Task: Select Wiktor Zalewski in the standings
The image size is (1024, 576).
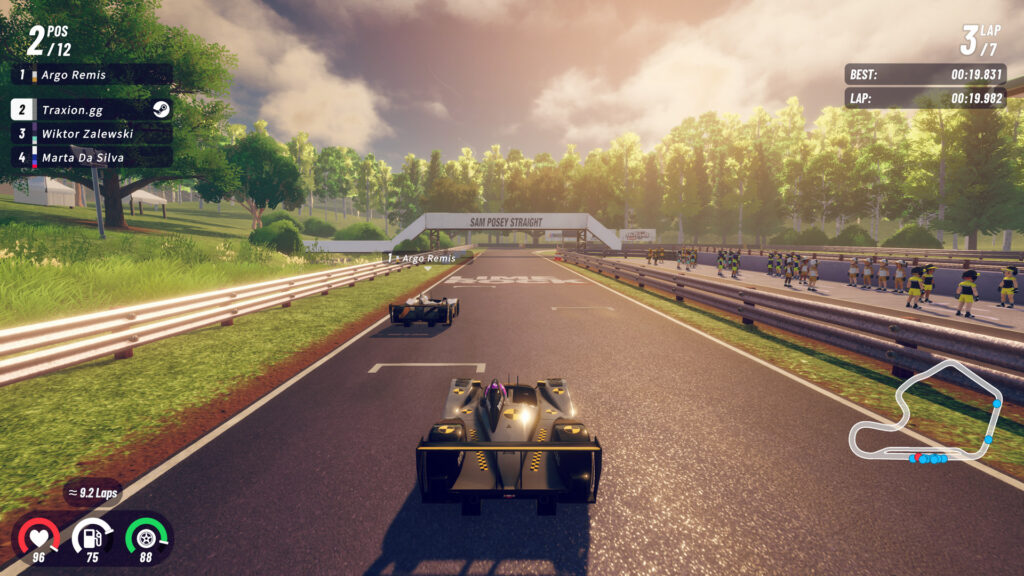Action: tap(91, 133)
